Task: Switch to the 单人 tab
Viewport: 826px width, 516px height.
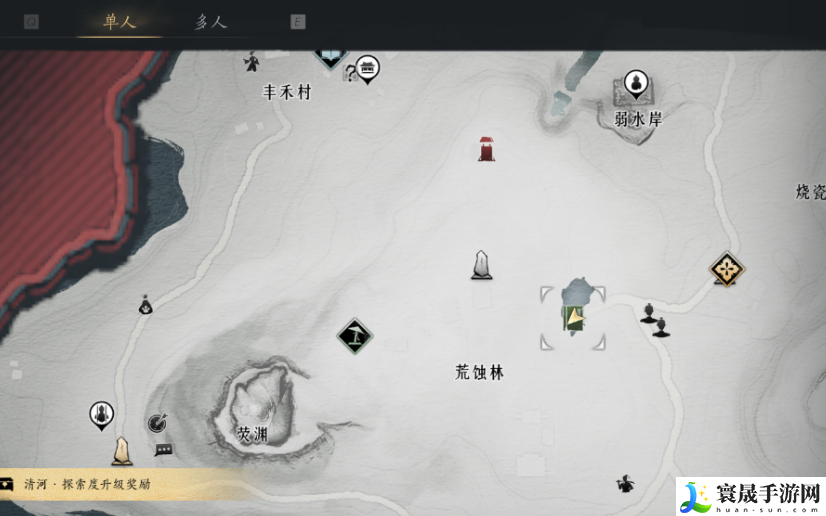Action: tap(119, 21)
